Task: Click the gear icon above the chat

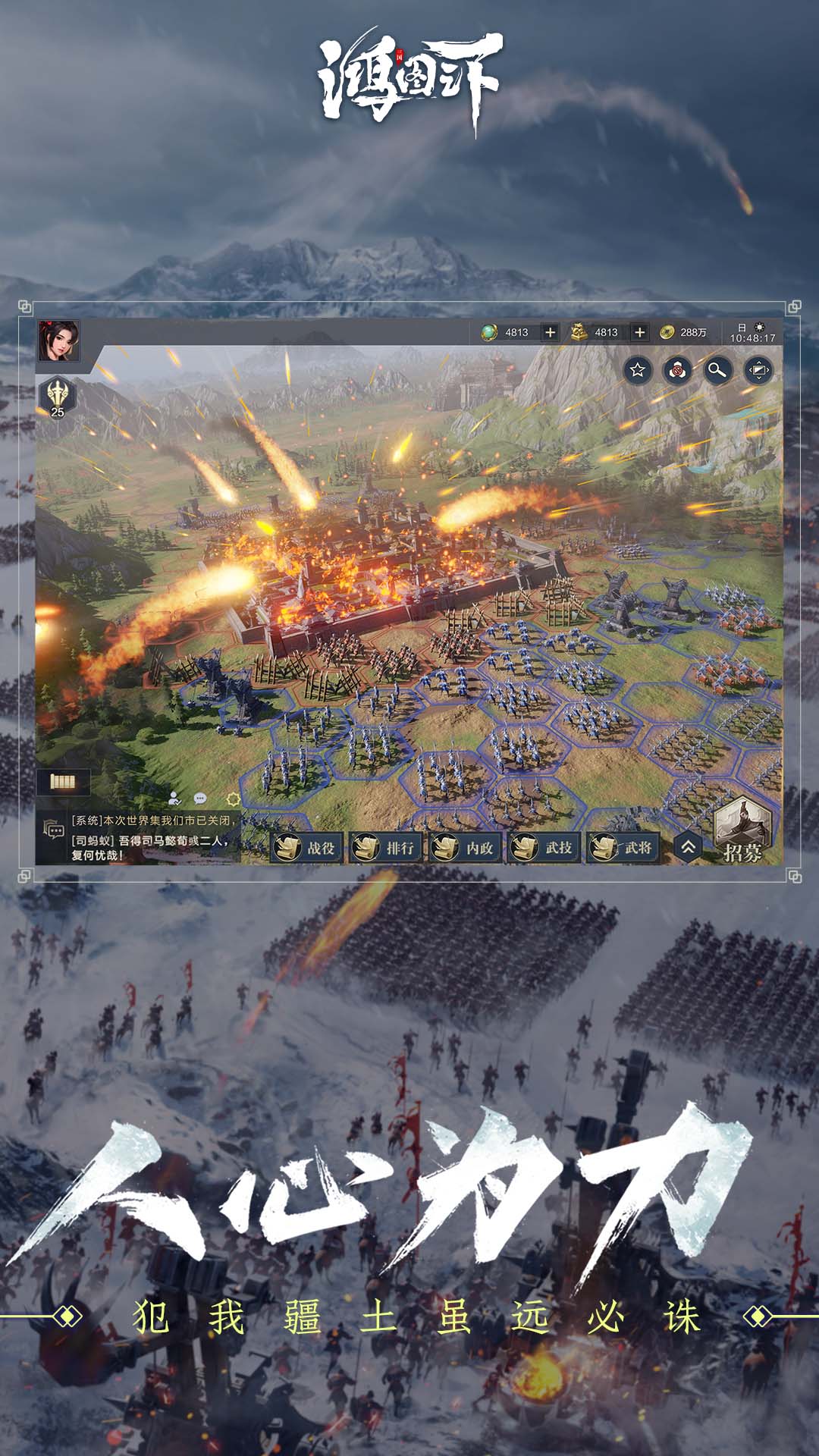Action: pyautogui.click(x=233, y=799)
